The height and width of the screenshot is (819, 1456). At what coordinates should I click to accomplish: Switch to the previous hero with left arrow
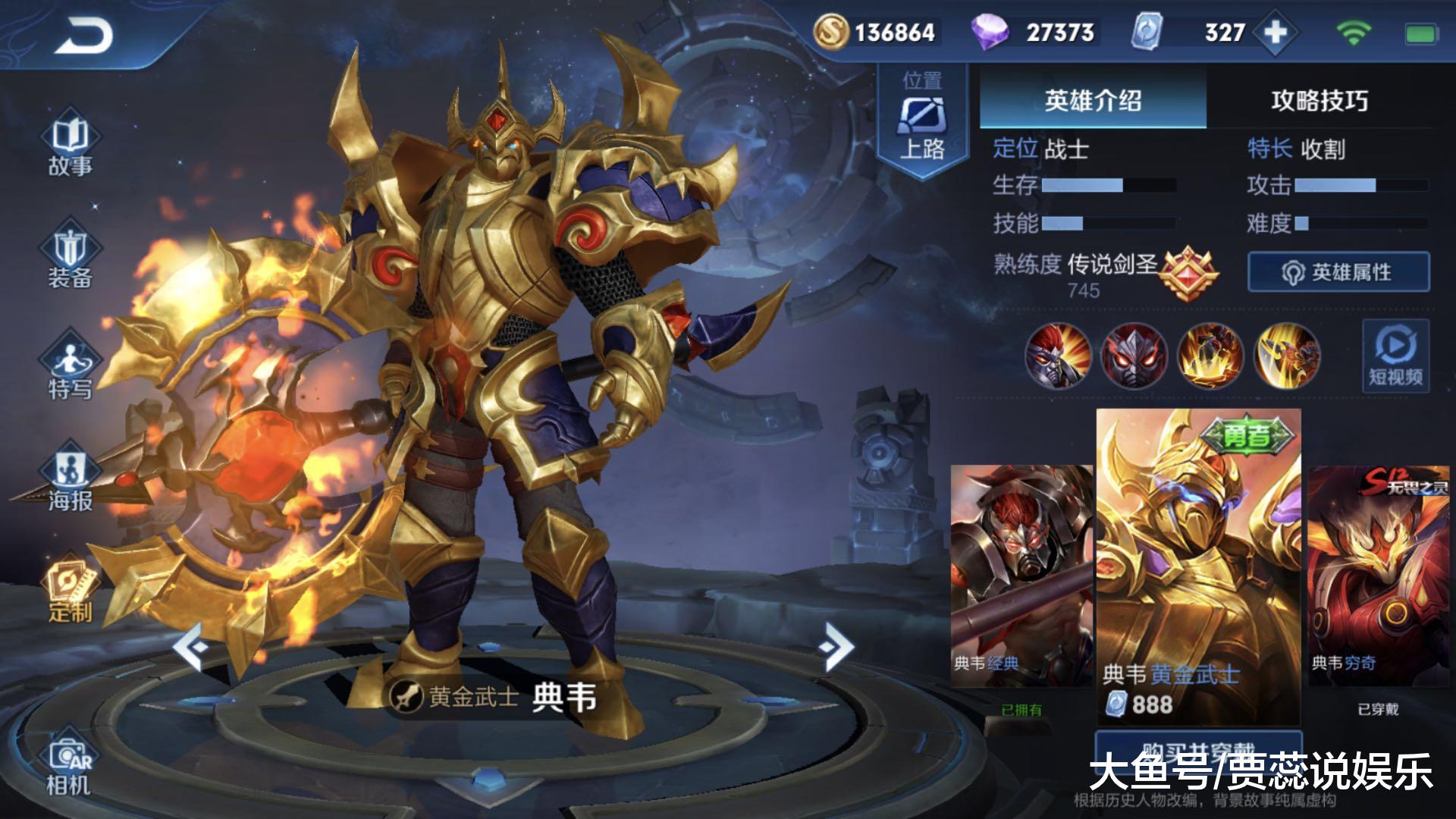pyautogui.click(x=190, y=646)
